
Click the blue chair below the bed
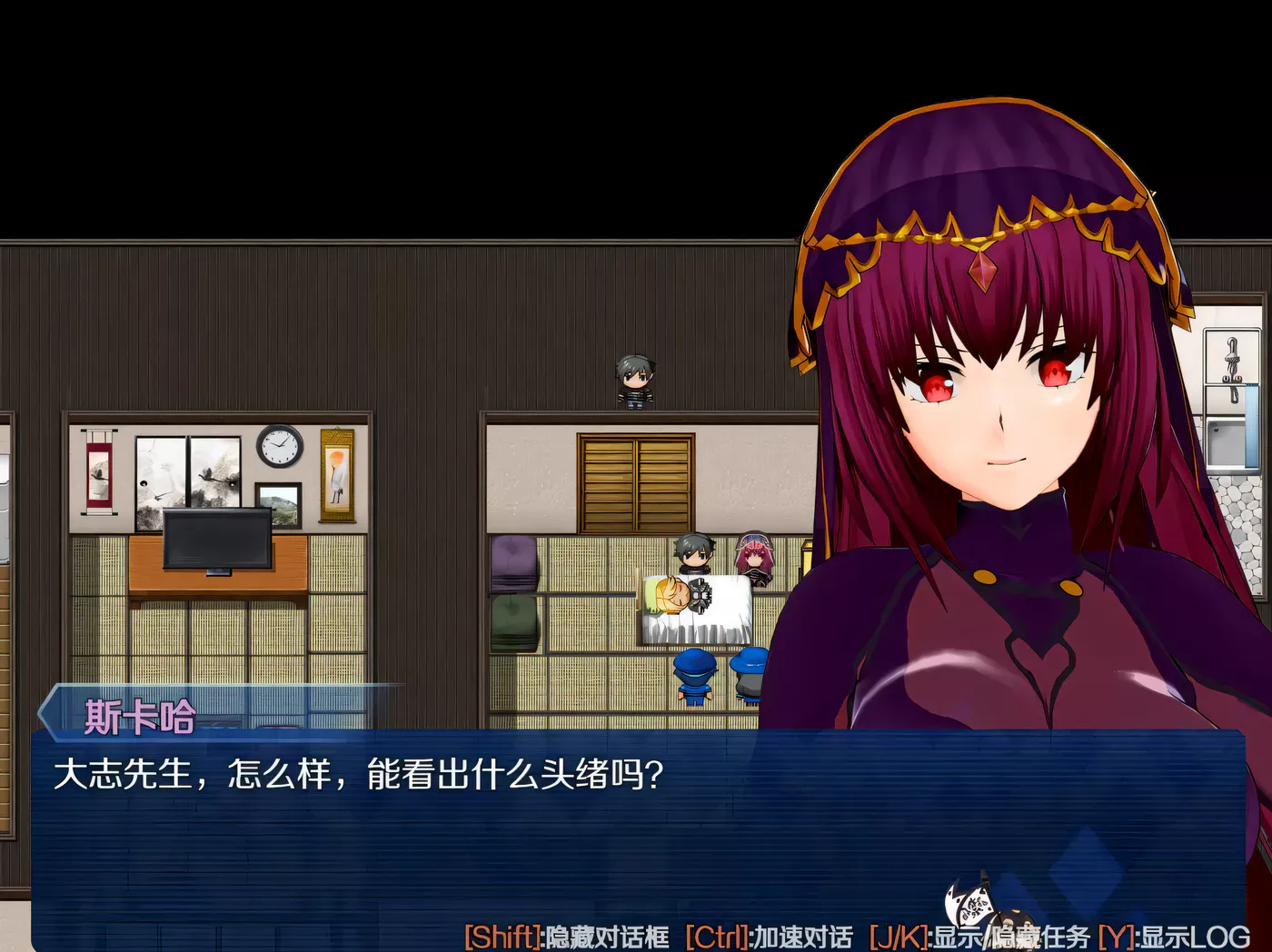click(x=695, y=677)
